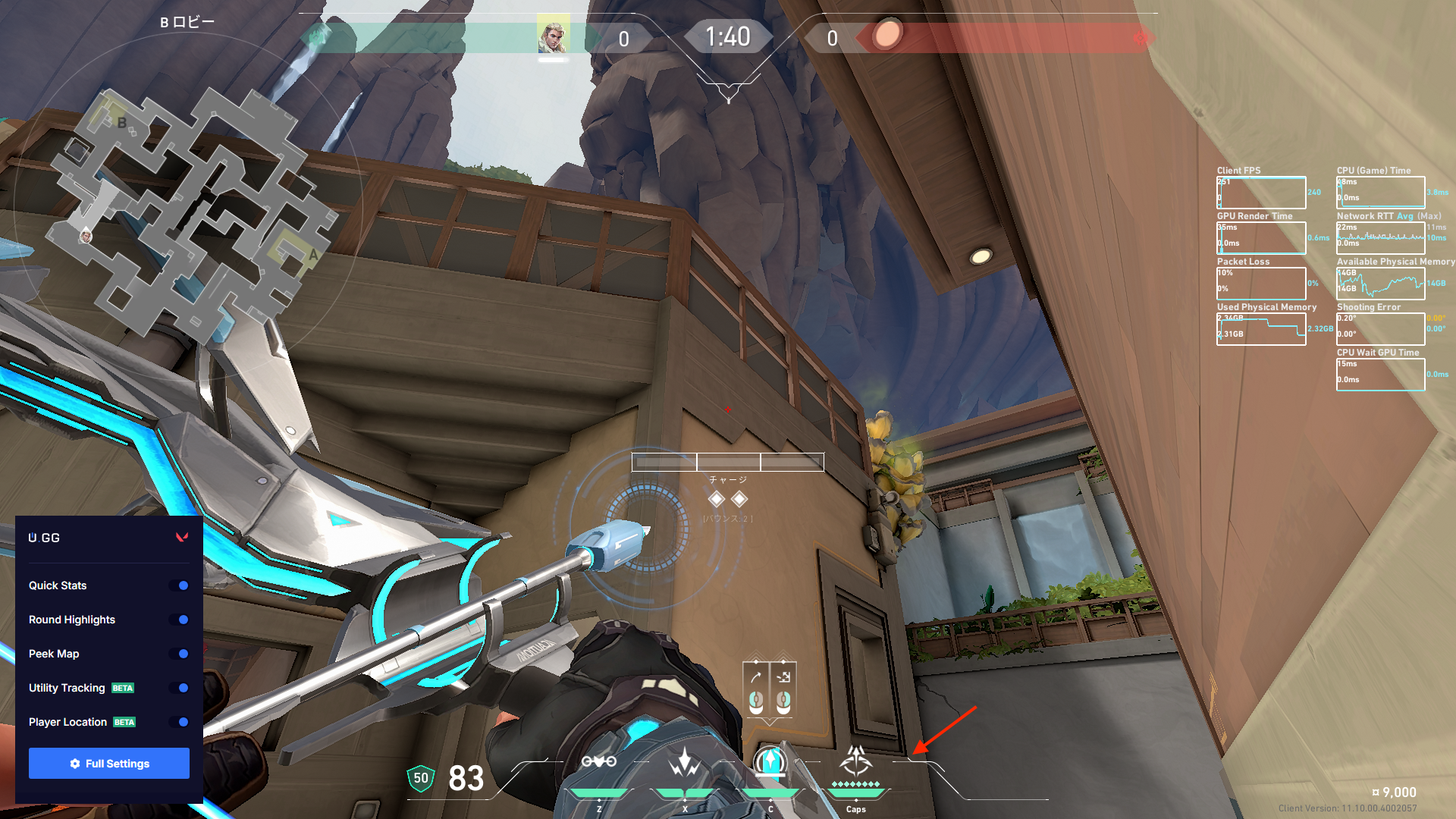Open U.GG Full Settings

click(109, 764)
